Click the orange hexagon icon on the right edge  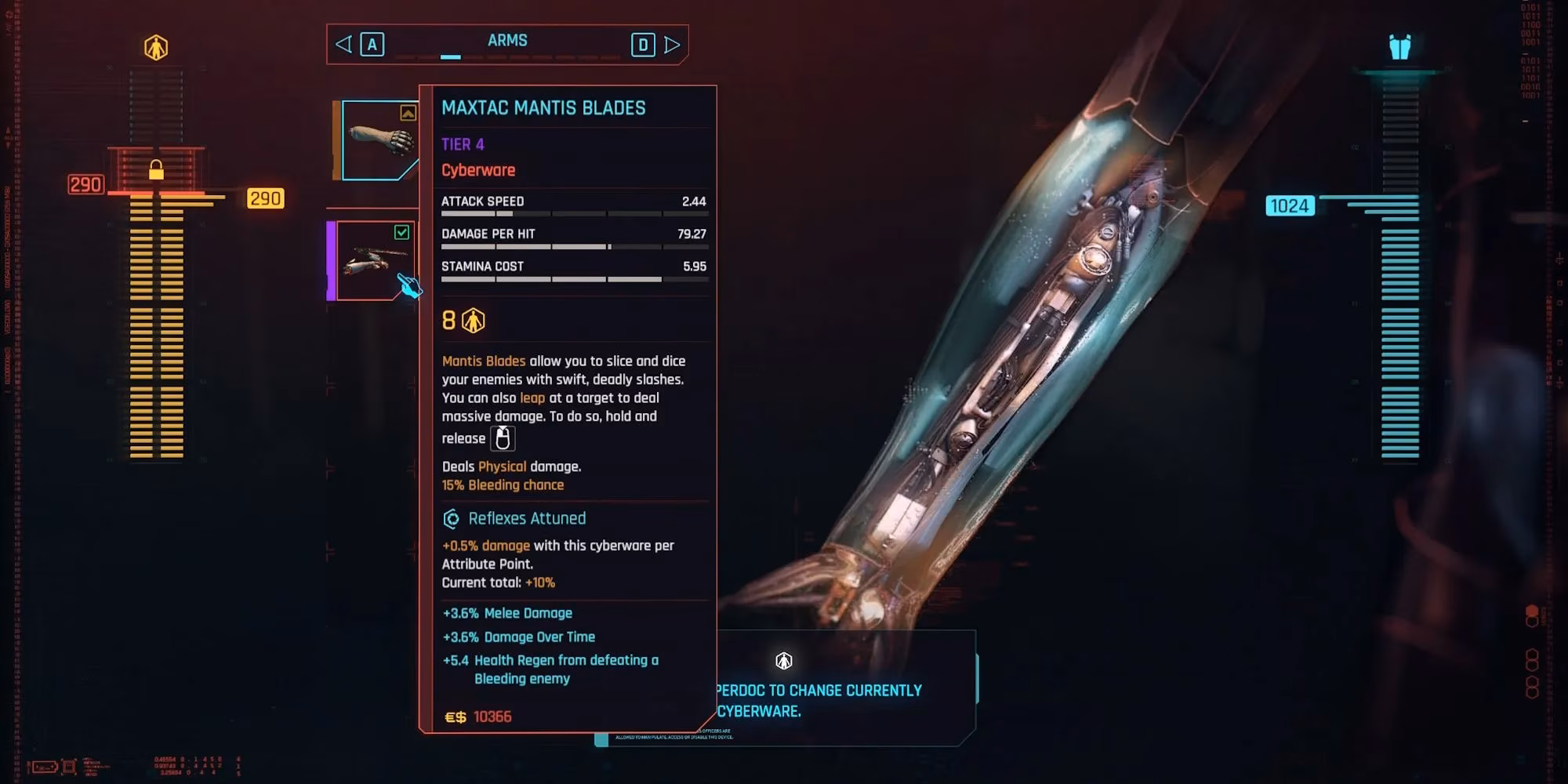1531,611
